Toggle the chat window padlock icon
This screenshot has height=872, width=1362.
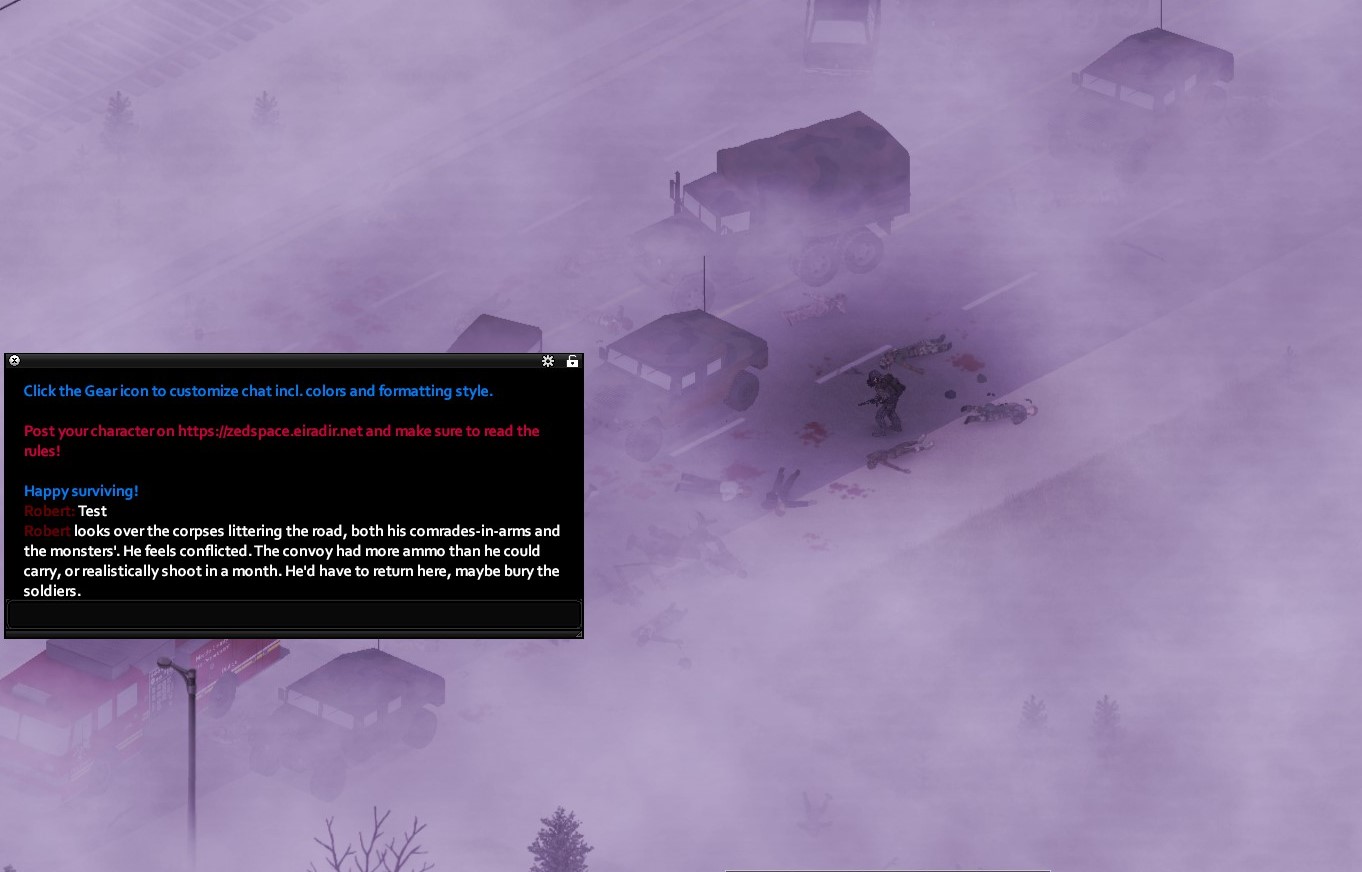point(572,361)
